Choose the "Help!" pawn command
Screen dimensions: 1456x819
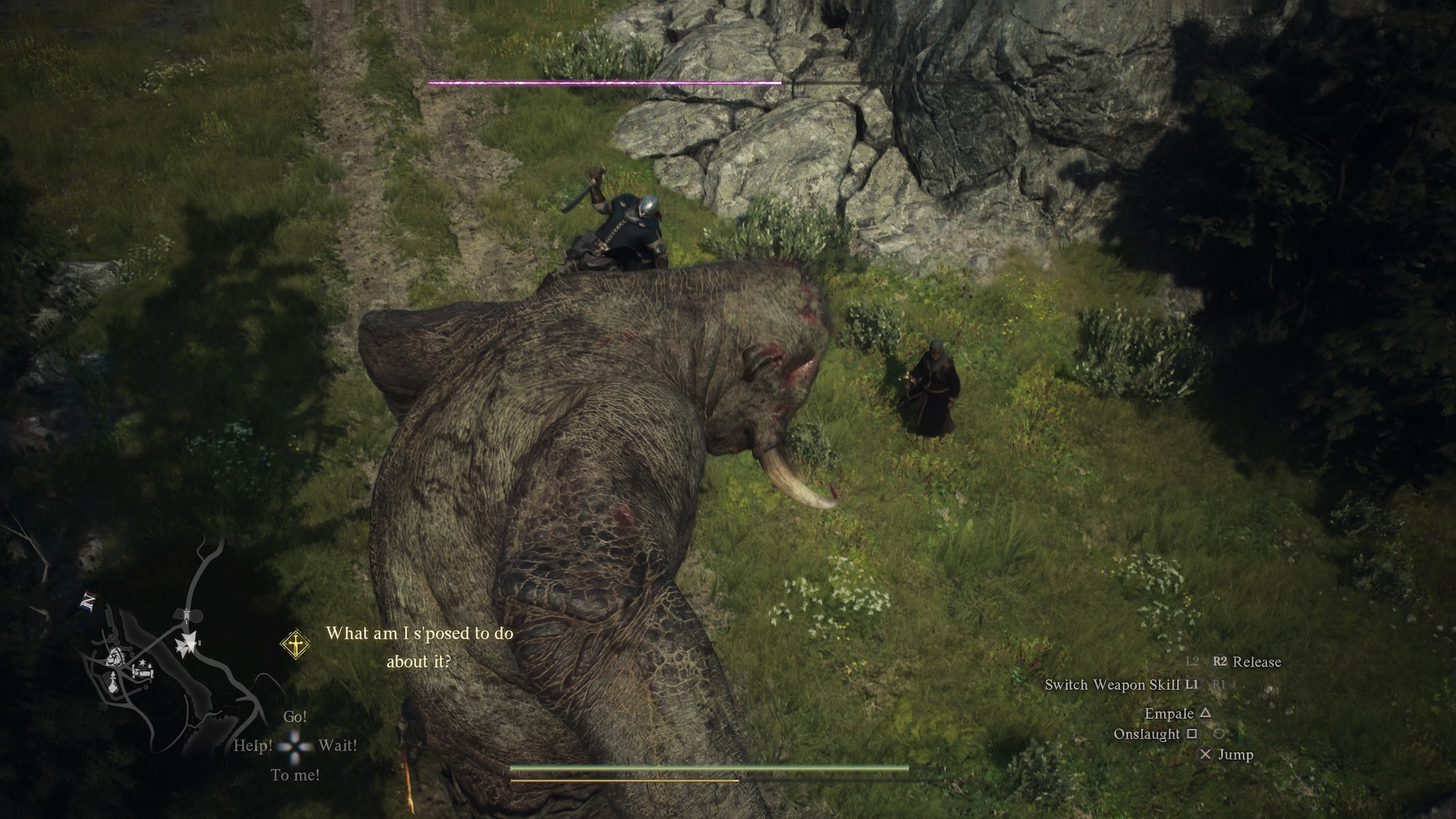253,745
